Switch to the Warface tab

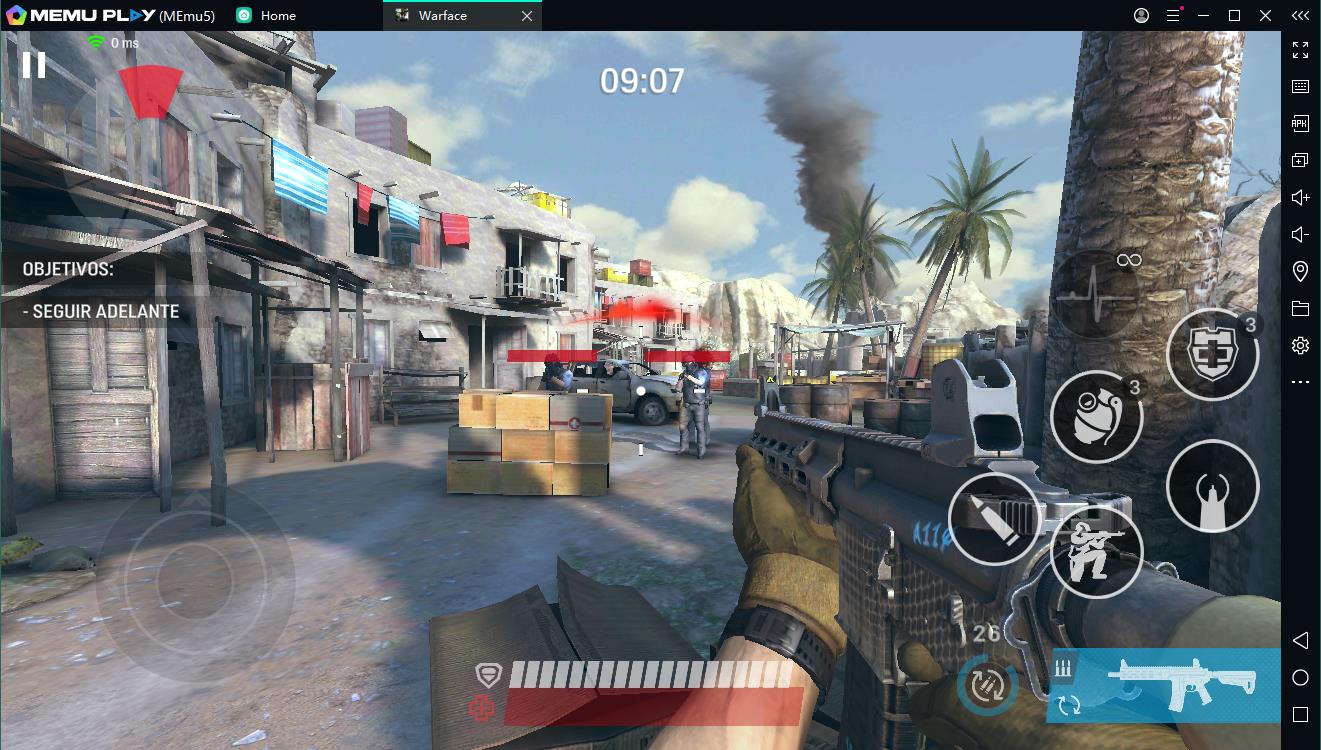click(x=440, y=15)
